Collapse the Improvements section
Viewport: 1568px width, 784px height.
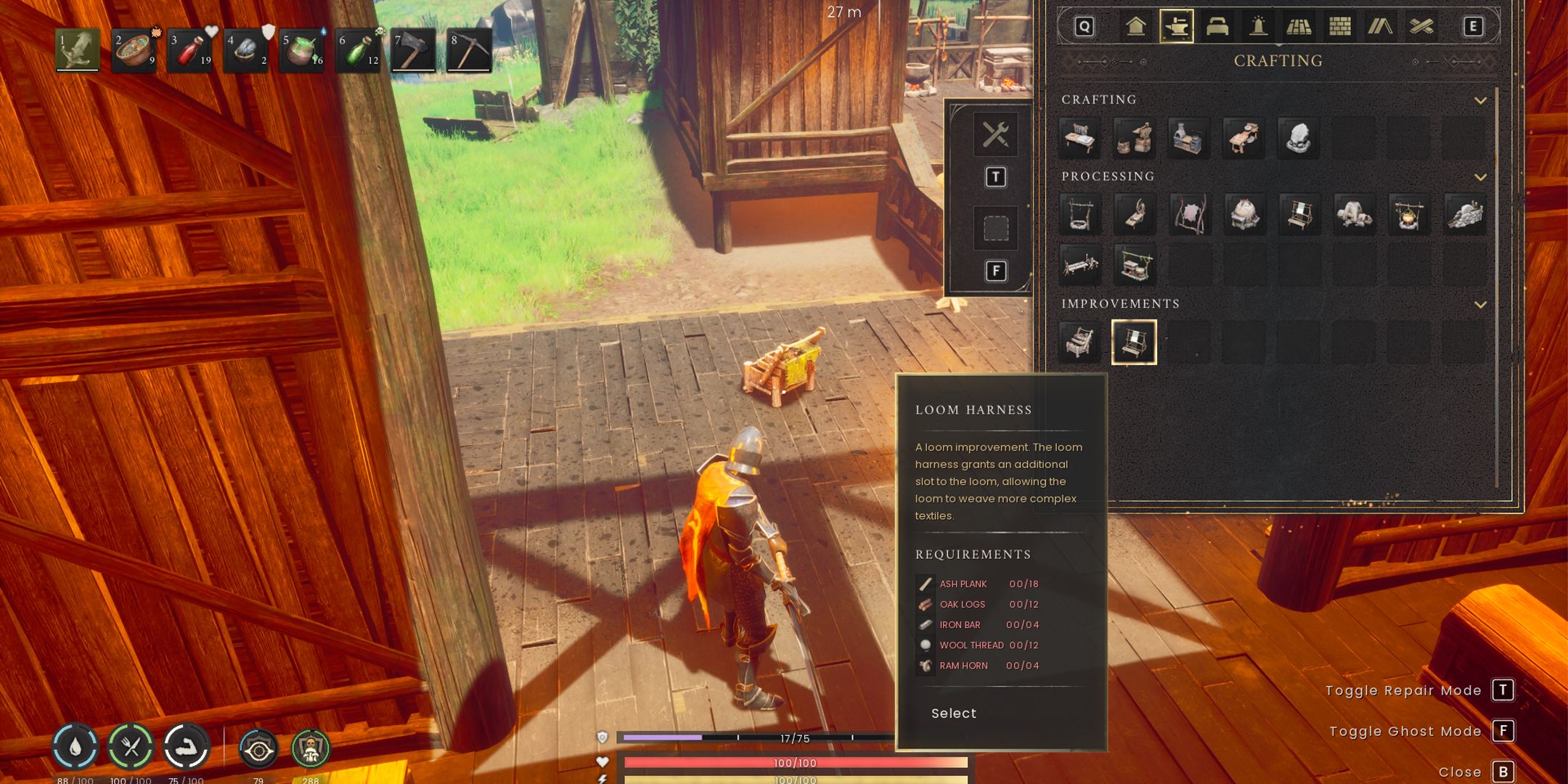[x=1480, y=304]
